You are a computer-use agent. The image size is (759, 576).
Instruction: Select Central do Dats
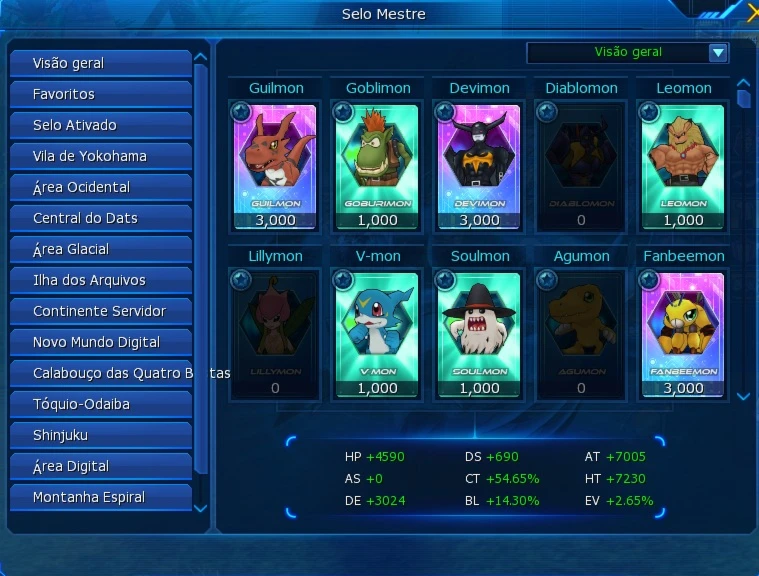click(100, 218)
